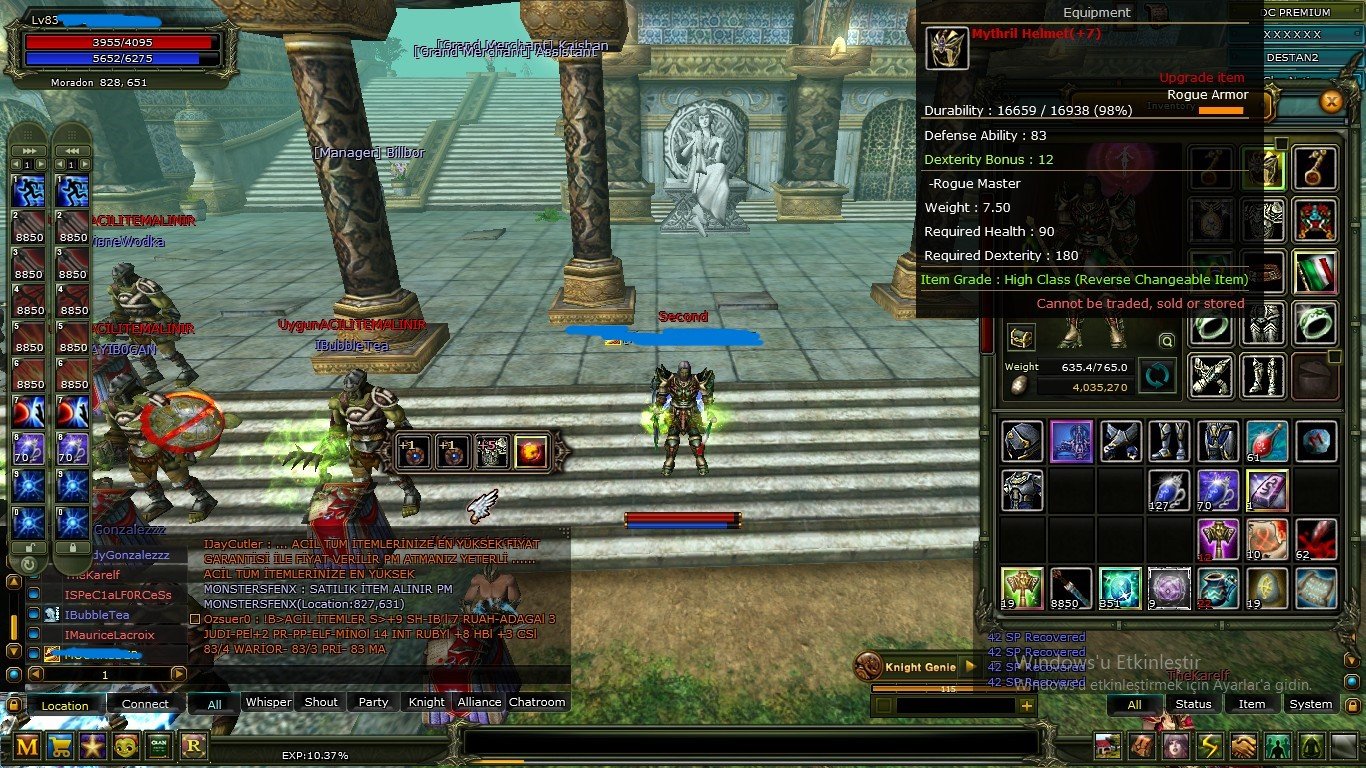Expand the Knight Genie panel arrow
Screen dimensions: 1366x768
[x=970, y=666]
